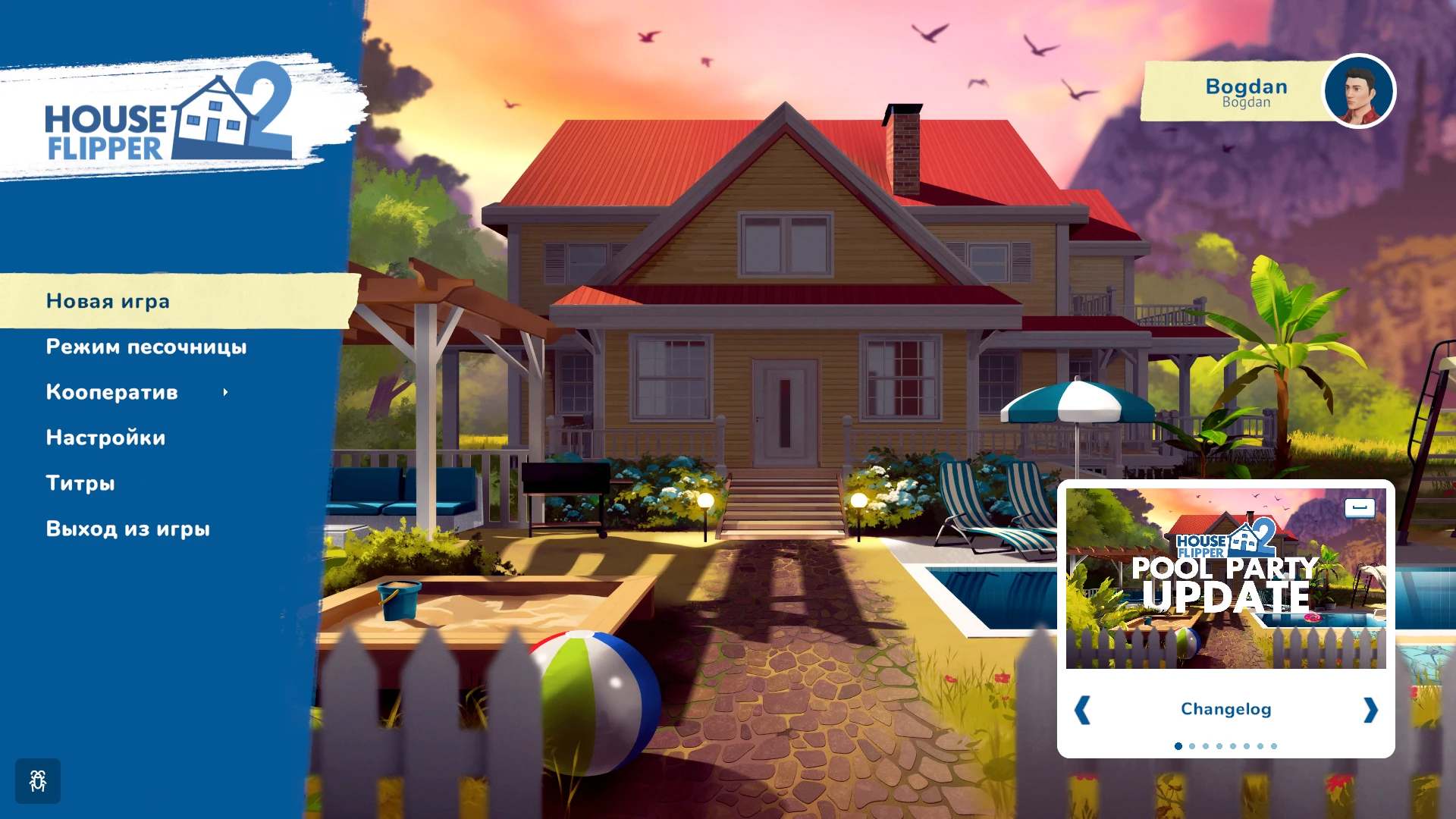Open the Changelog

point(1225,709)
